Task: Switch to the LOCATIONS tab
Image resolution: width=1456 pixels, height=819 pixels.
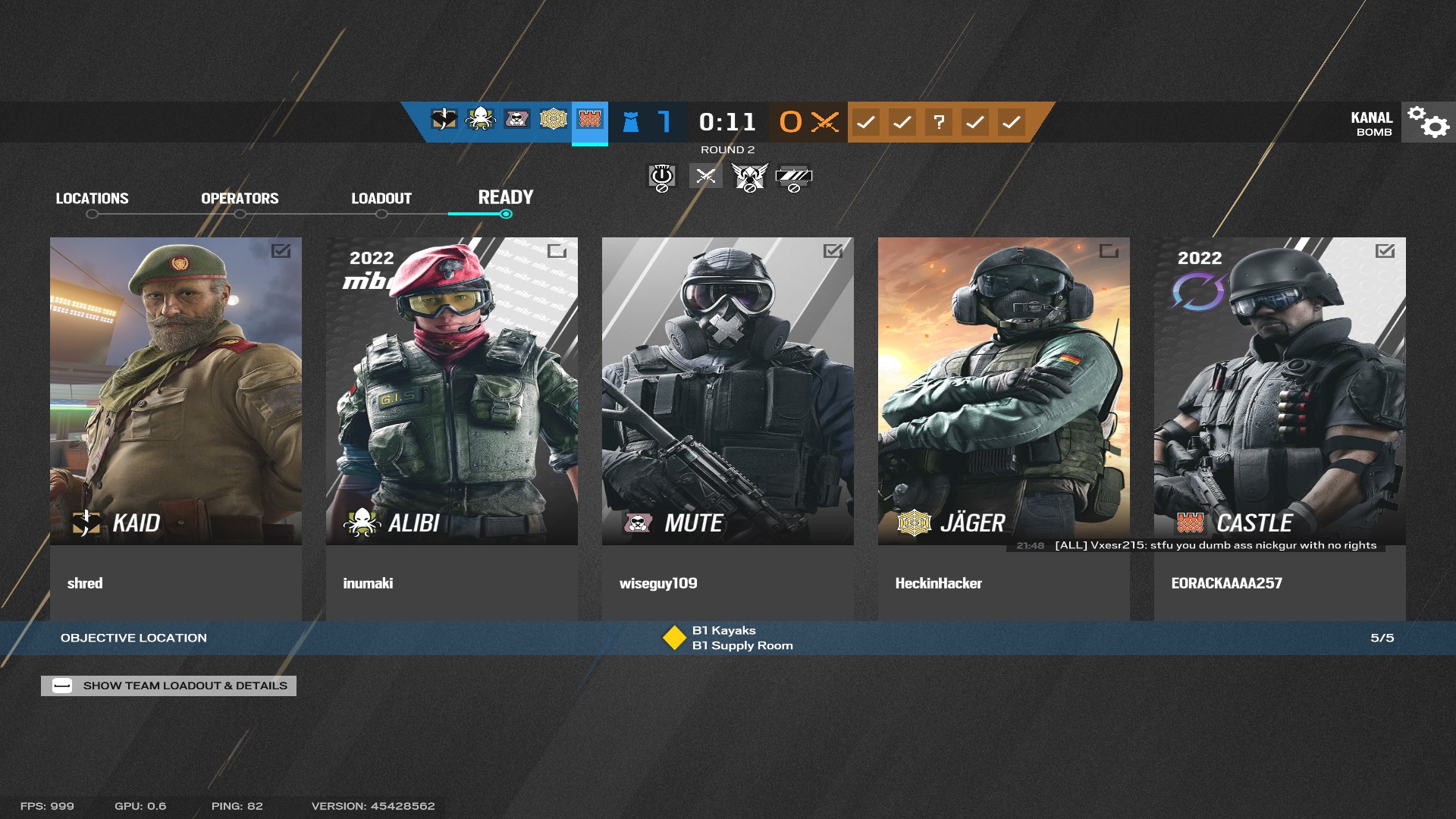Action: pyautogui.click(x=91, y=198)
